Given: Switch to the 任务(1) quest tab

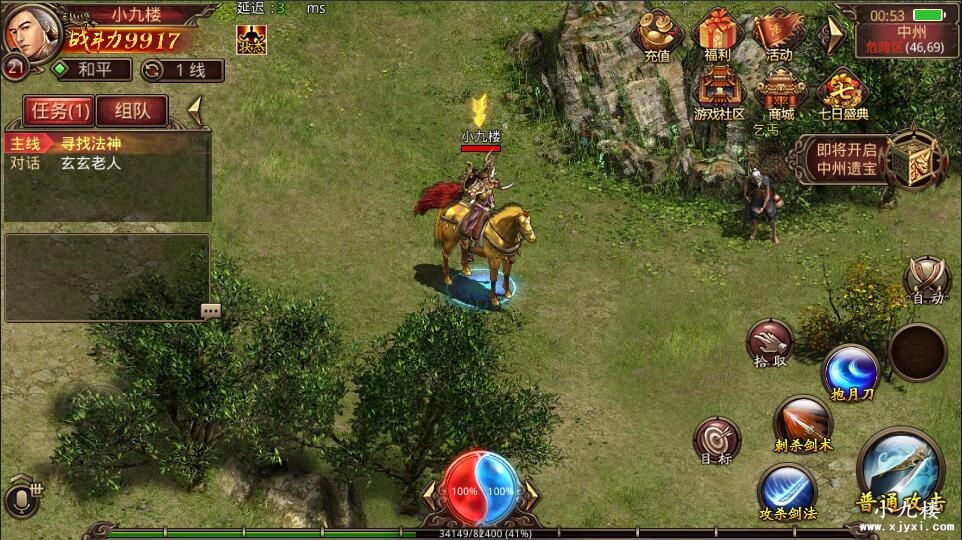Looking at the screenshot, I should (x=58, y=110).
